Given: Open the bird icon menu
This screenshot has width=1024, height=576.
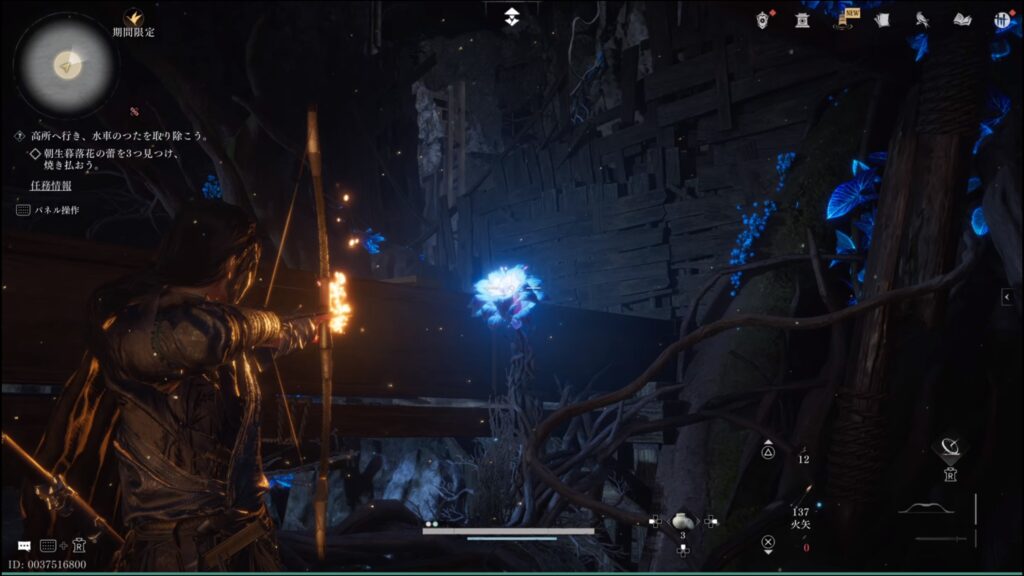Looking at the screenshot, I should [x=922, y=19].
